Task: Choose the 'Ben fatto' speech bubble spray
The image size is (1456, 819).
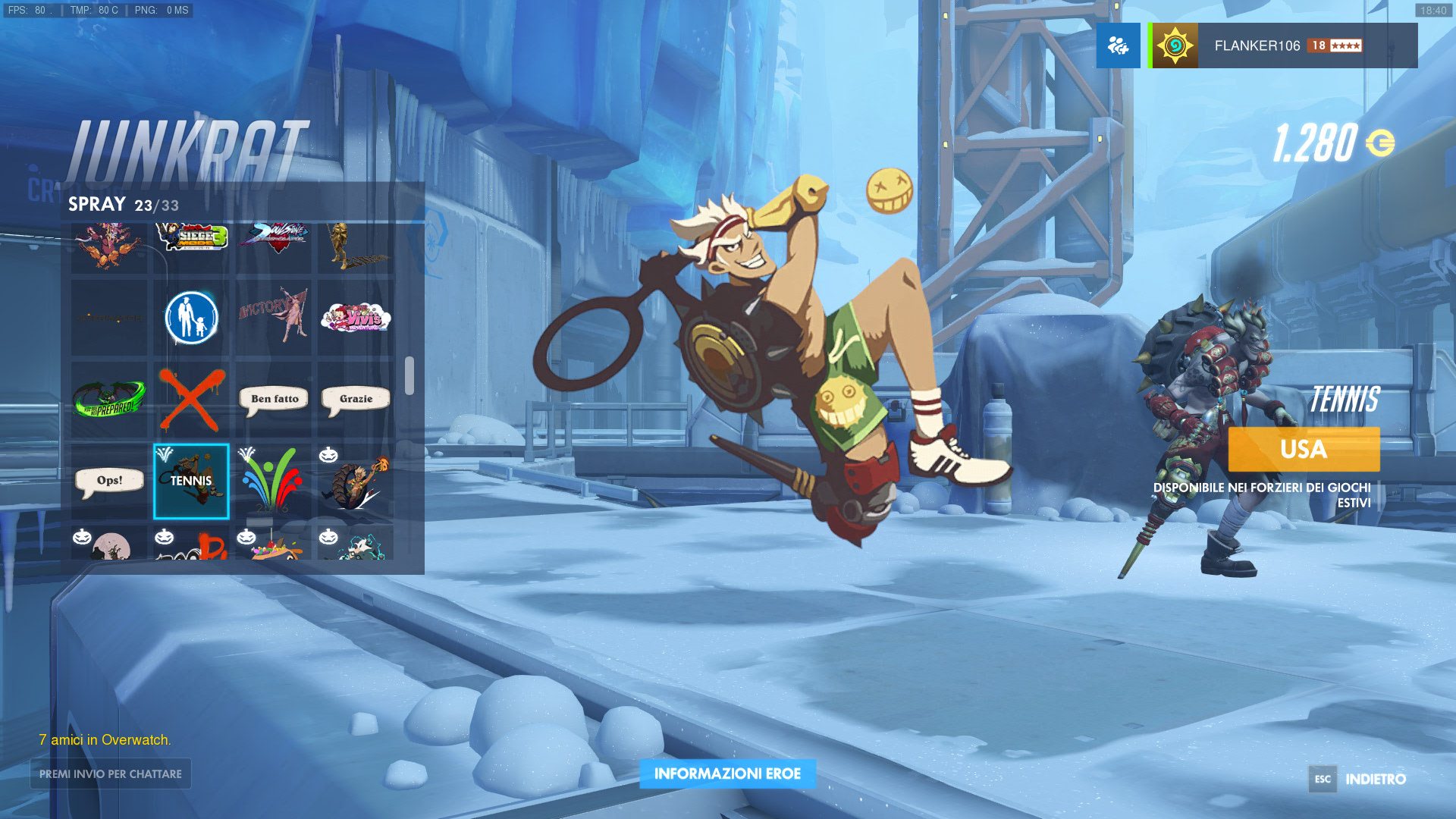Action: (x=274, y=399)
